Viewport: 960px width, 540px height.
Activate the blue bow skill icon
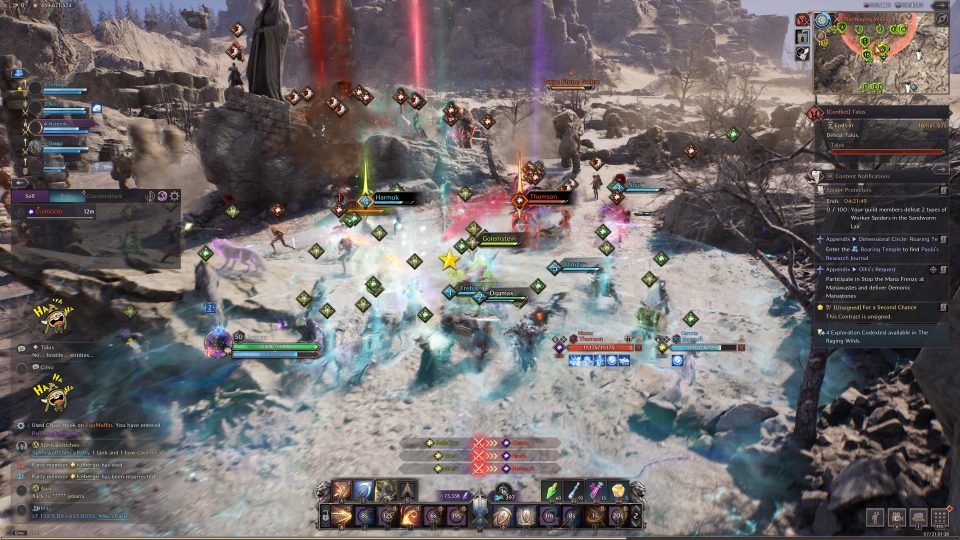(x=364, y=490)
